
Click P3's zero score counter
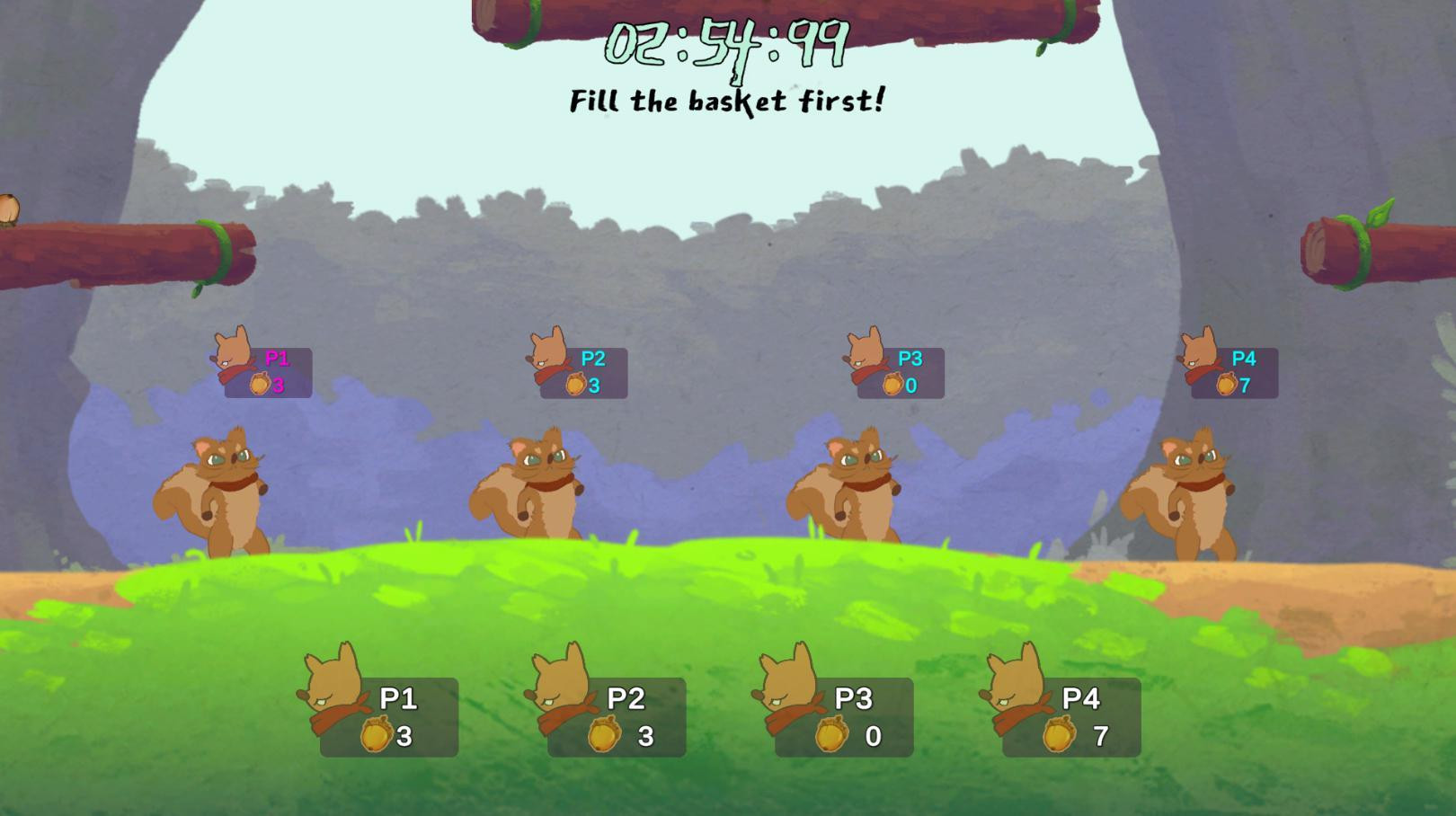point(910,386)
